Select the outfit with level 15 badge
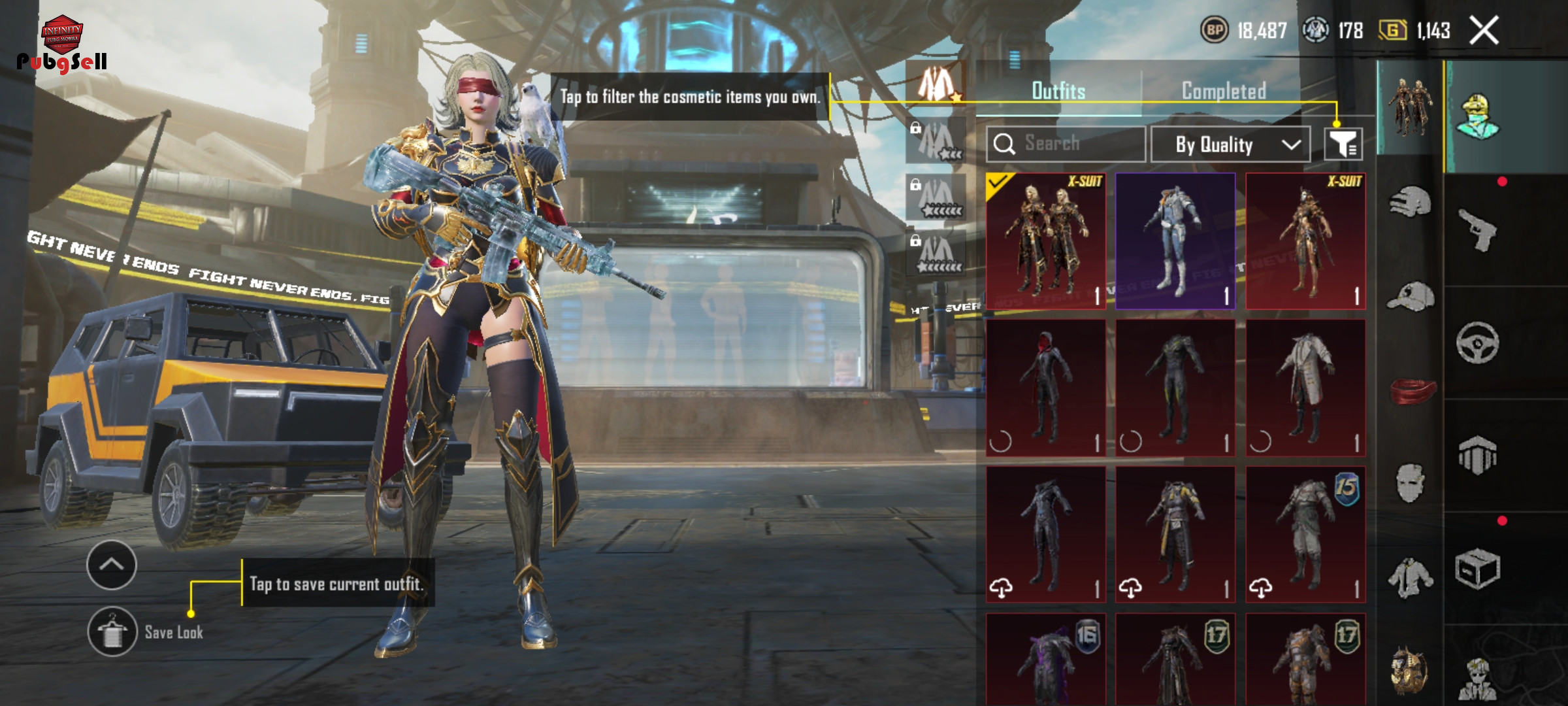 pyautogui.click(x=1305, y=534)
